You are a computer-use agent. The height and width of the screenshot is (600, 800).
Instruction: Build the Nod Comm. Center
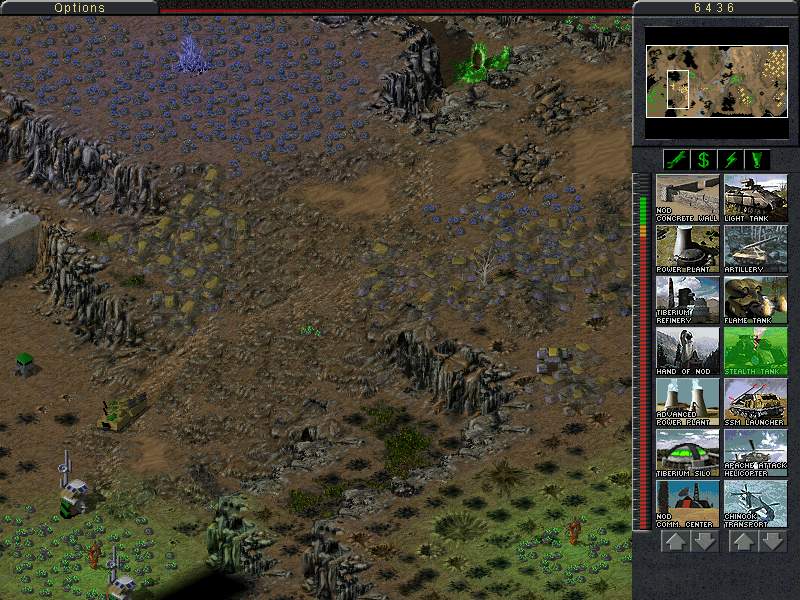coord(687,503)
